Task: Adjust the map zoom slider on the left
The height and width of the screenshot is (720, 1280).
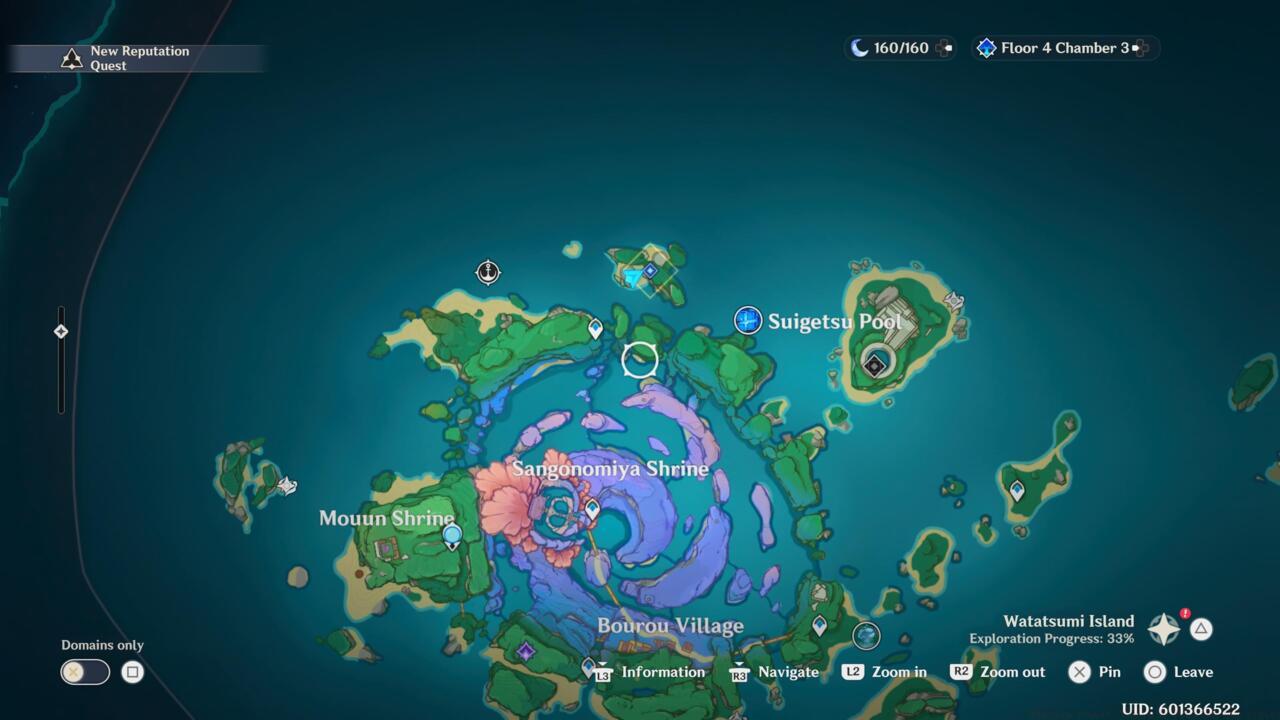Action: (x=61, y=330)
